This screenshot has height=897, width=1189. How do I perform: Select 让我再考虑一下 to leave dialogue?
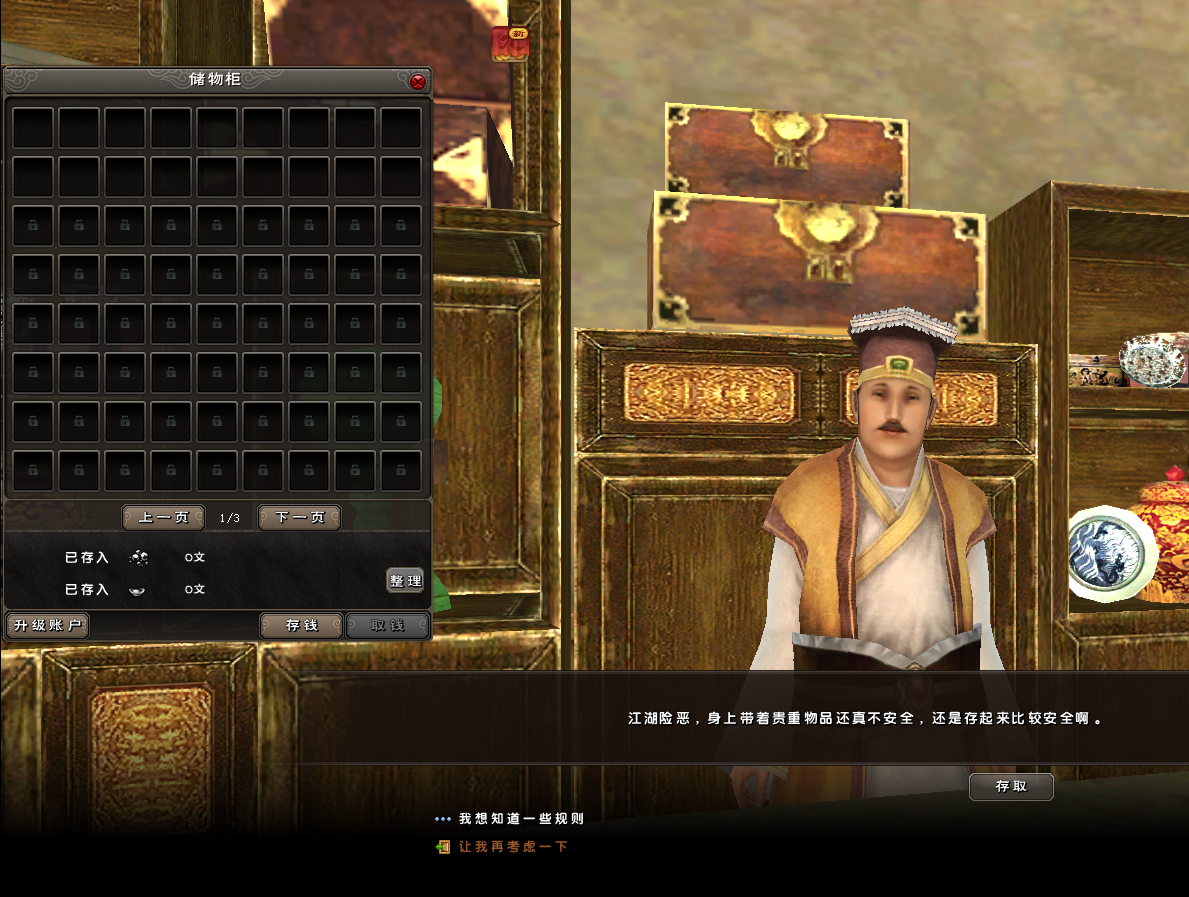[x=513, y=847]
